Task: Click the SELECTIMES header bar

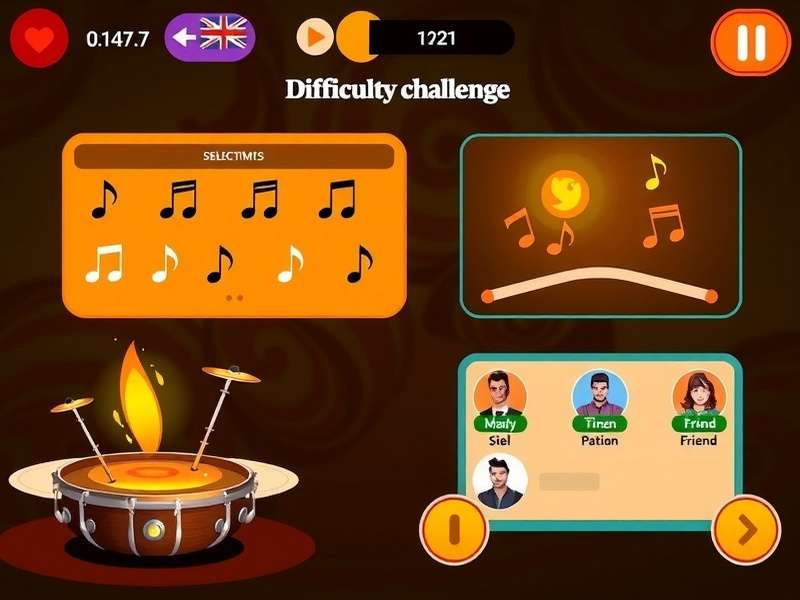Action: click(x=234, y=156)
